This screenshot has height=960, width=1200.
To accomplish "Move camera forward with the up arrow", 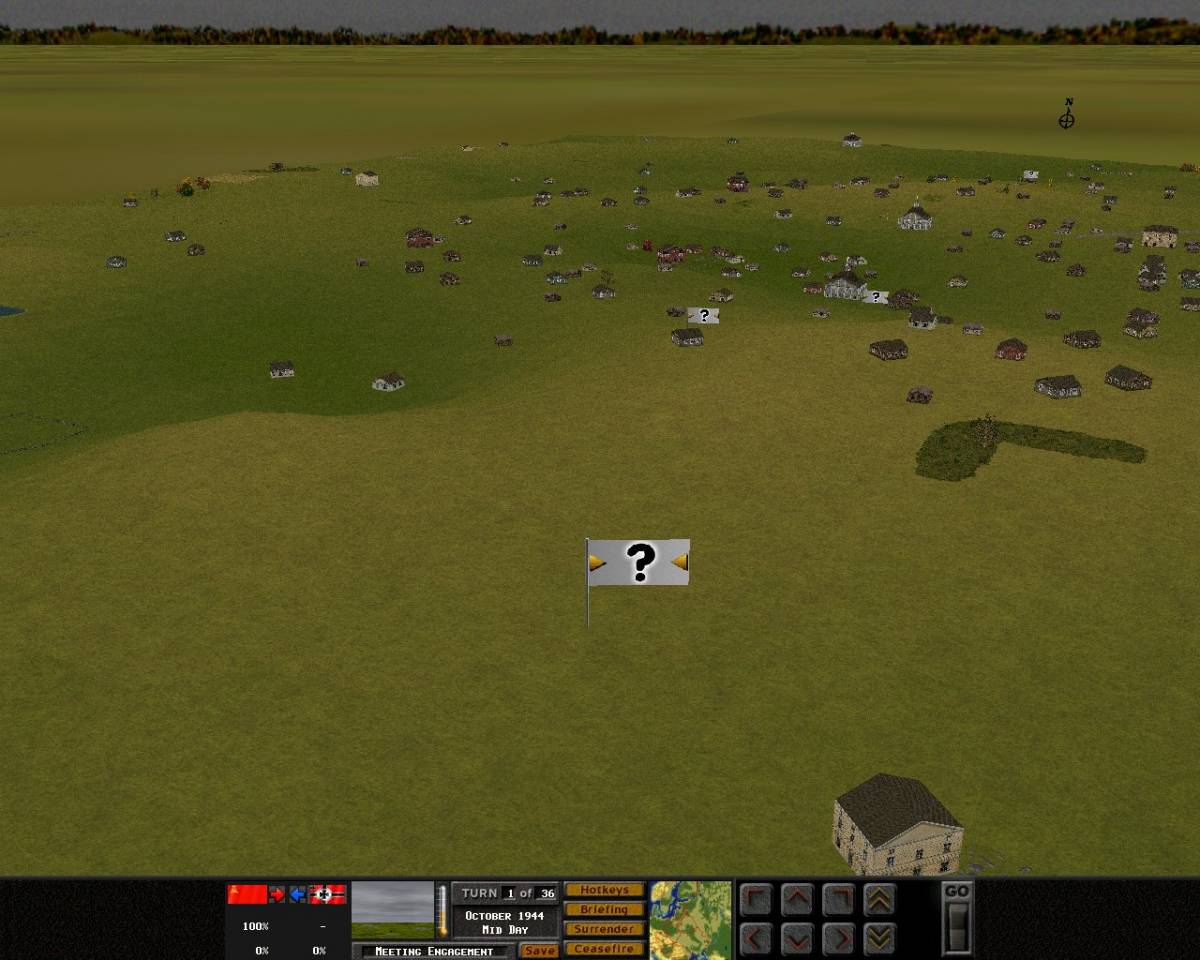I will pyautogui.click(x=797, y=900).
